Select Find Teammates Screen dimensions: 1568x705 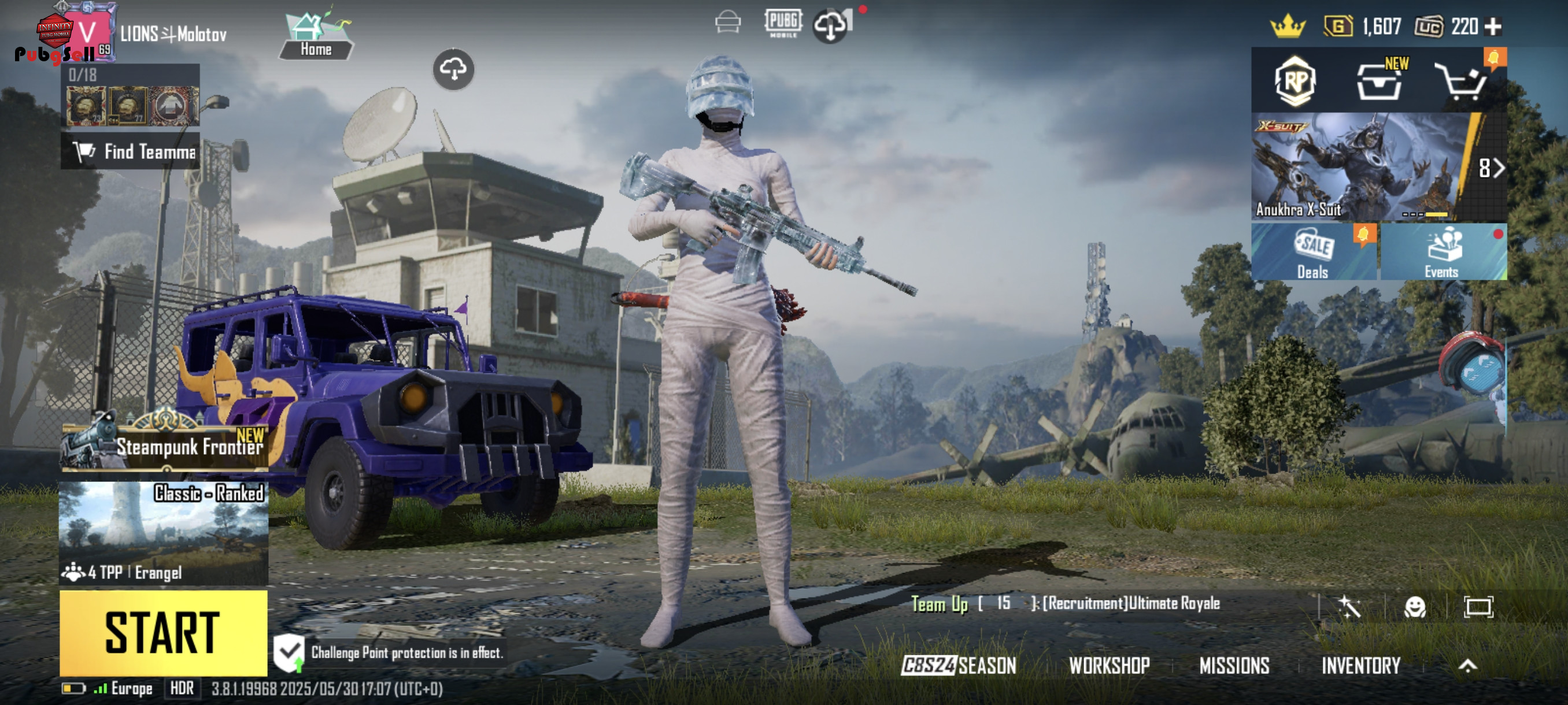pos(130,151)
